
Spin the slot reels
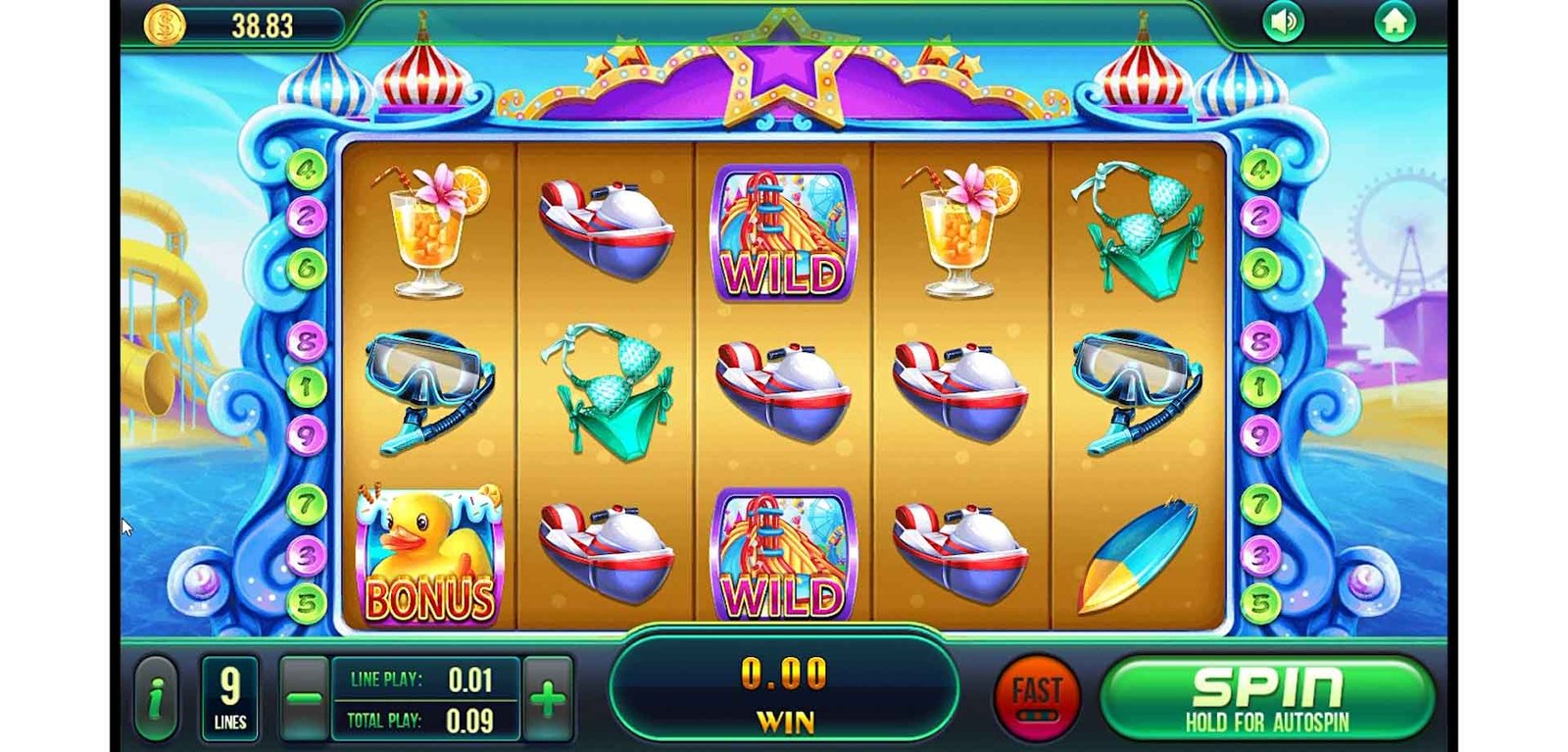(1267, 698)
